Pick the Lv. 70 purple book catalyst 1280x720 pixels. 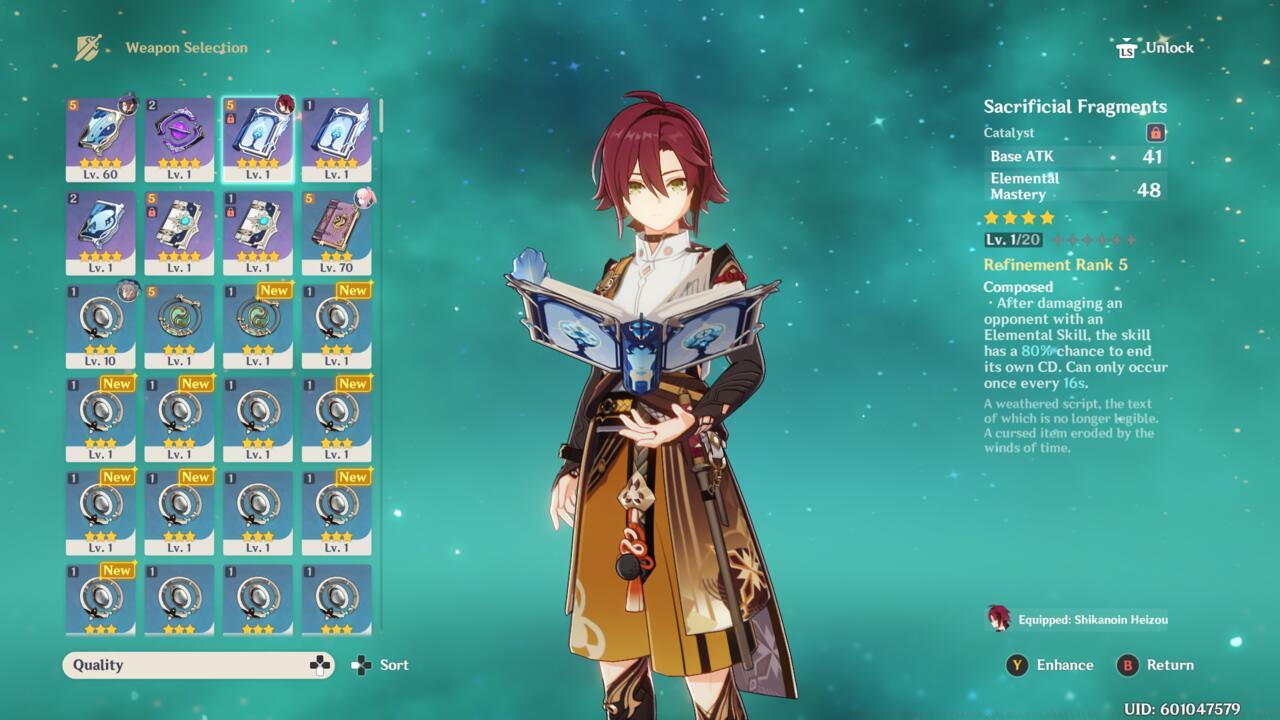[336, 232]
